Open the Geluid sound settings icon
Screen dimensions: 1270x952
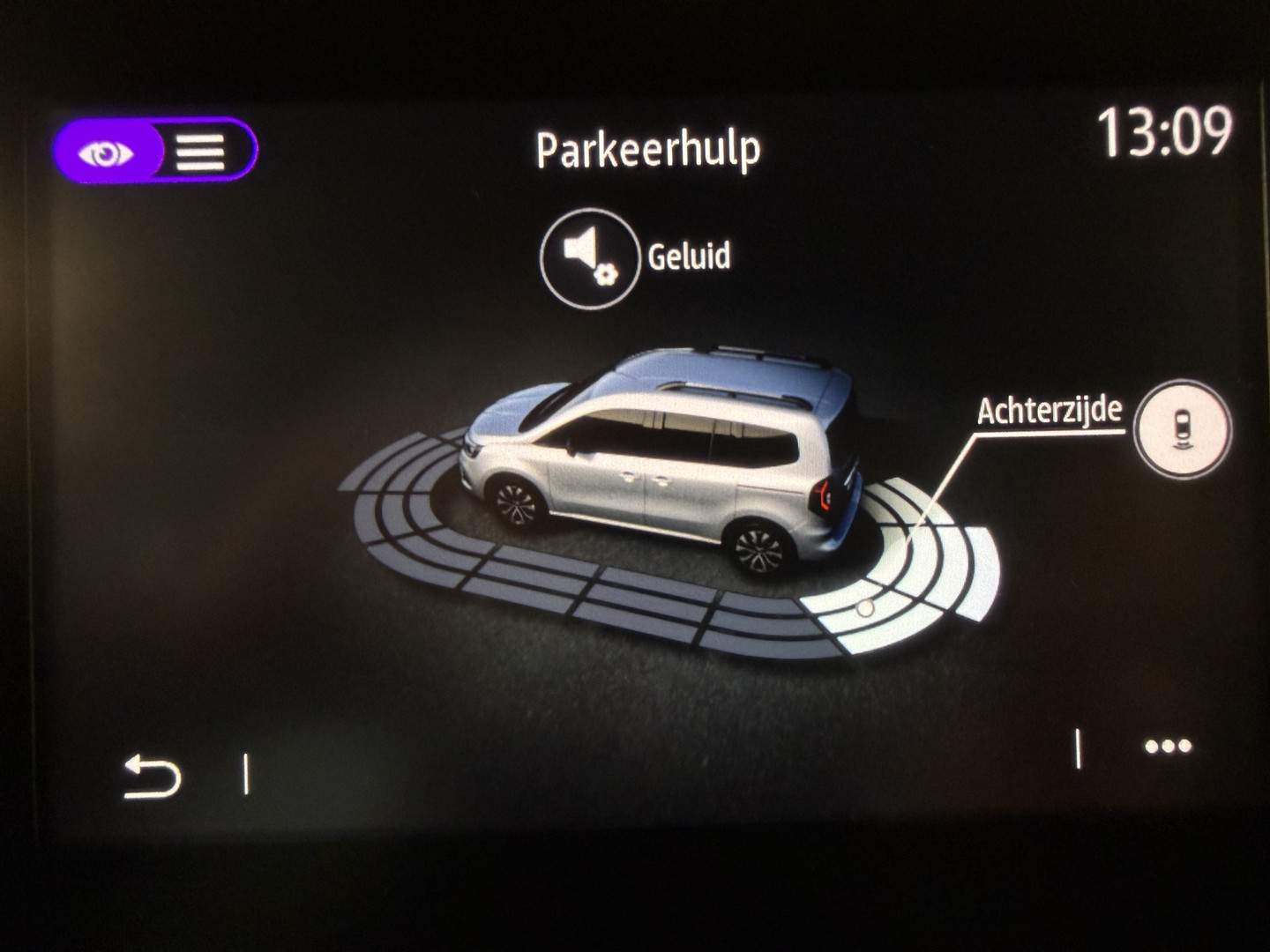click(x=590, y=257)
